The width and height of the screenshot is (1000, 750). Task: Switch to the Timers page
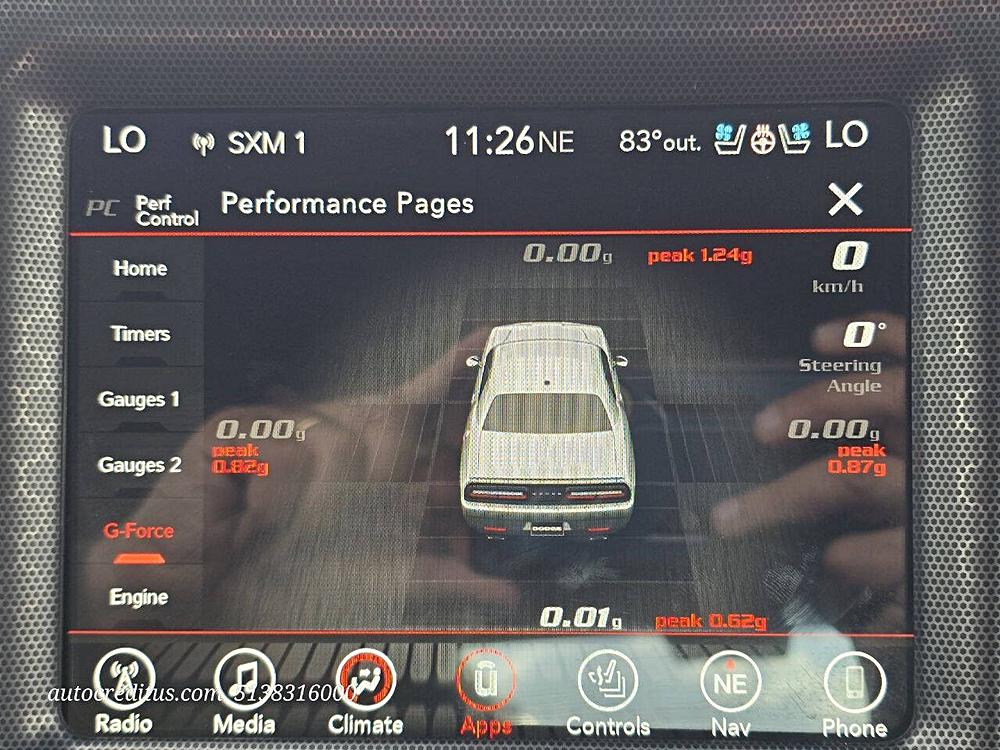[140, 334]
